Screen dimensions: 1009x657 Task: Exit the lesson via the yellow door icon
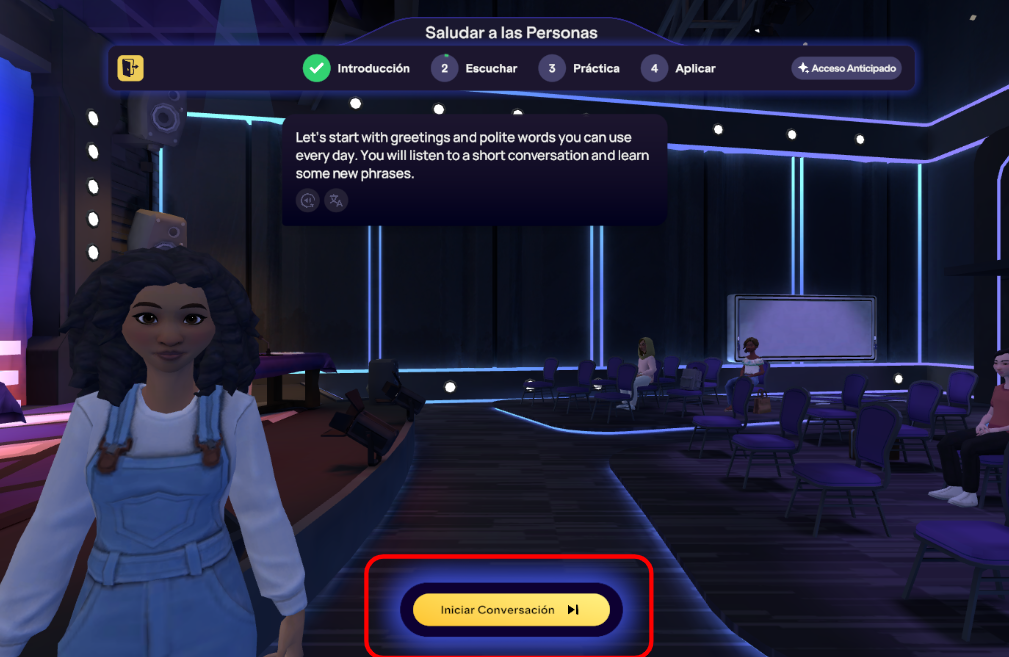click(130, 68)
